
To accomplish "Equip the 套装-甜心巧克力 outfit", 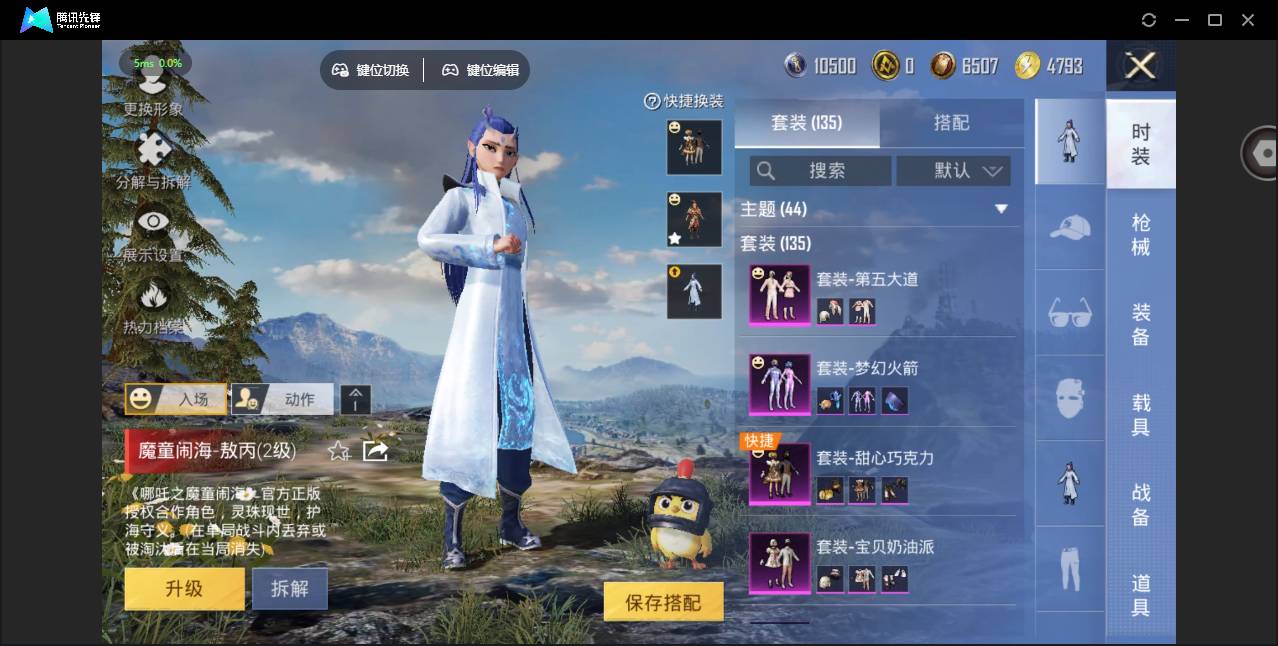I will coord(874,458).
